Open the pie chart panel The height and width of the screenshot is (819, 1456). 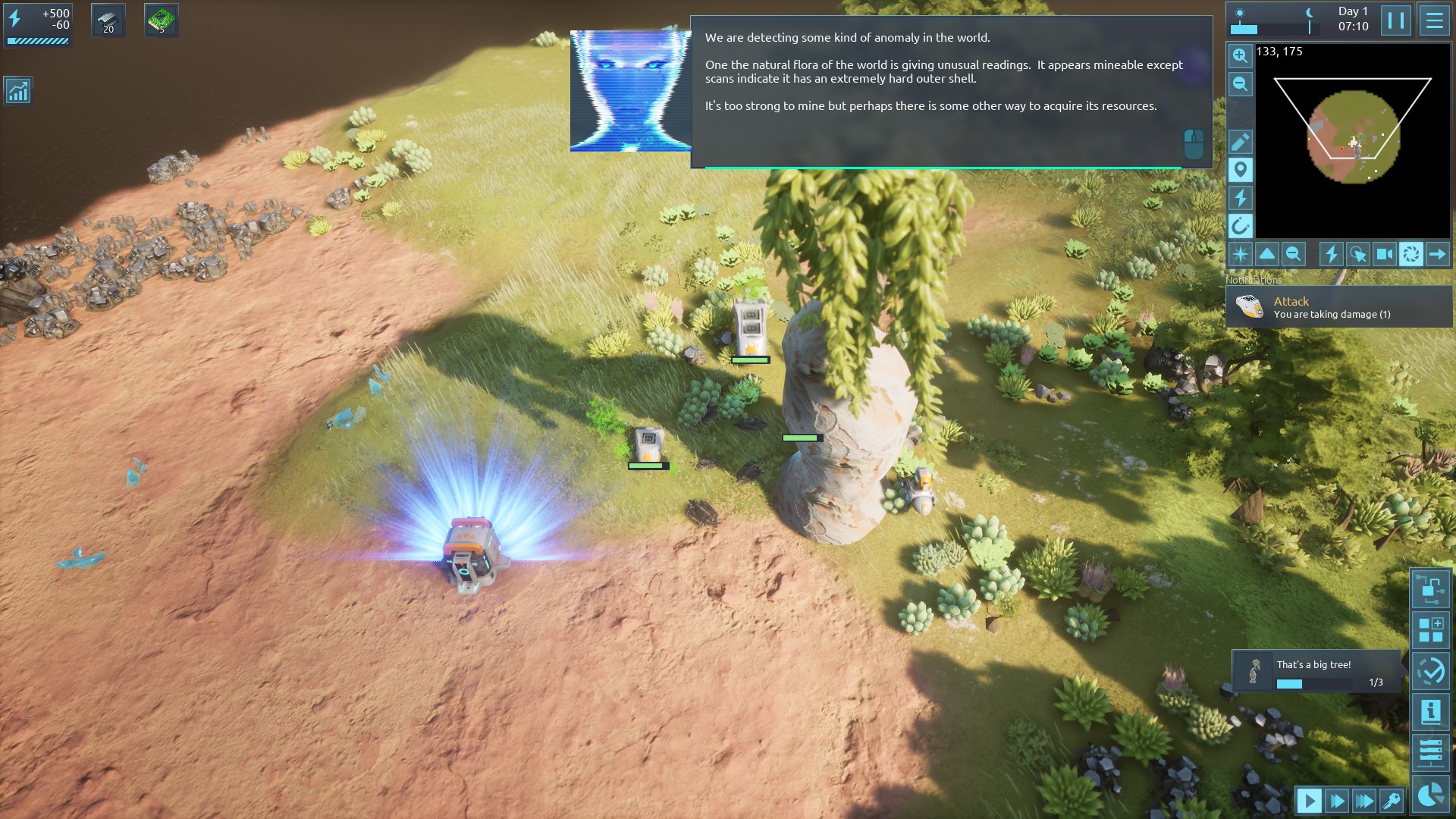1430,794
